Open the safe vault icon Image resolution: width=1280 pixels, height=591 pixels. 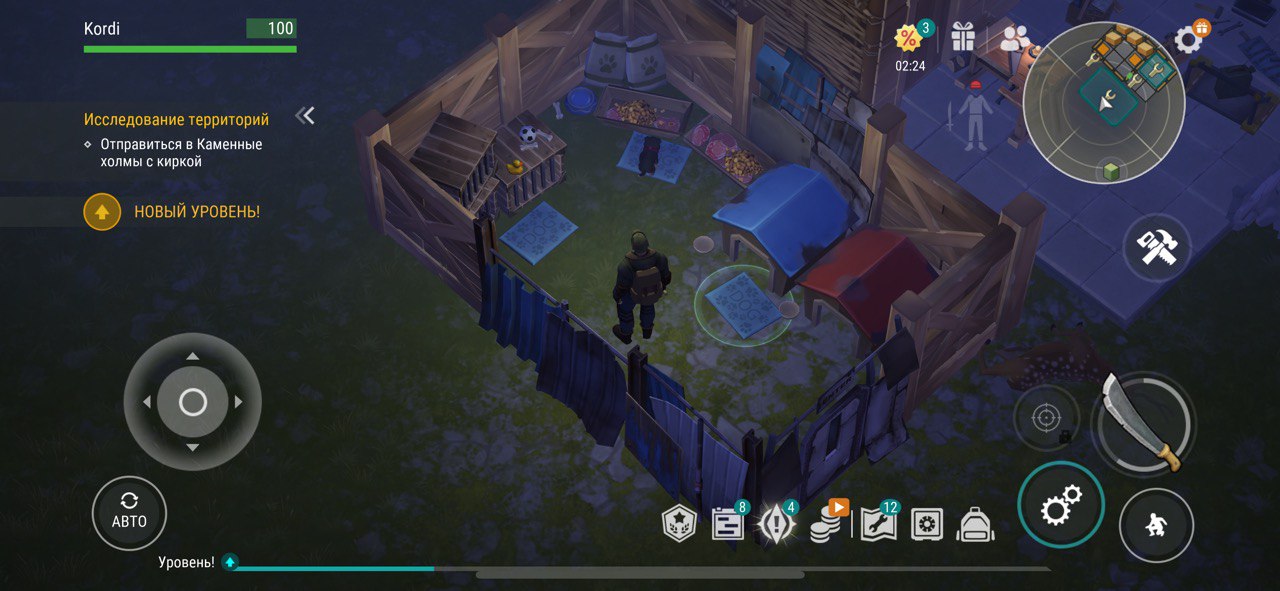(927, 524)
